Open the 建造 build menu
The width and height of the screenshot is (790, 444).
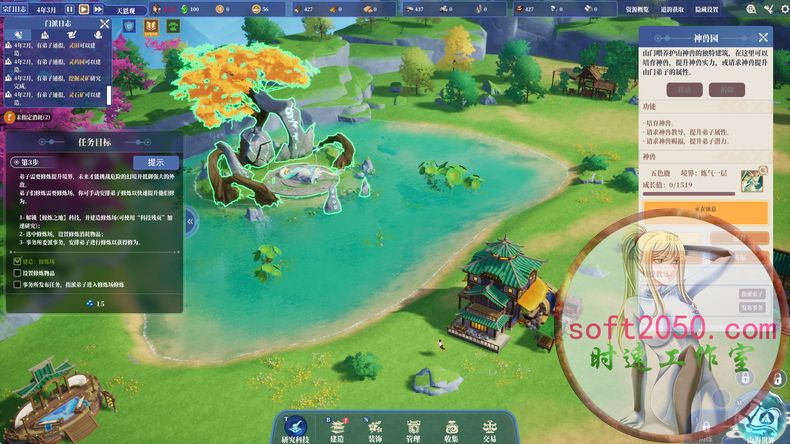click(336, 430)
